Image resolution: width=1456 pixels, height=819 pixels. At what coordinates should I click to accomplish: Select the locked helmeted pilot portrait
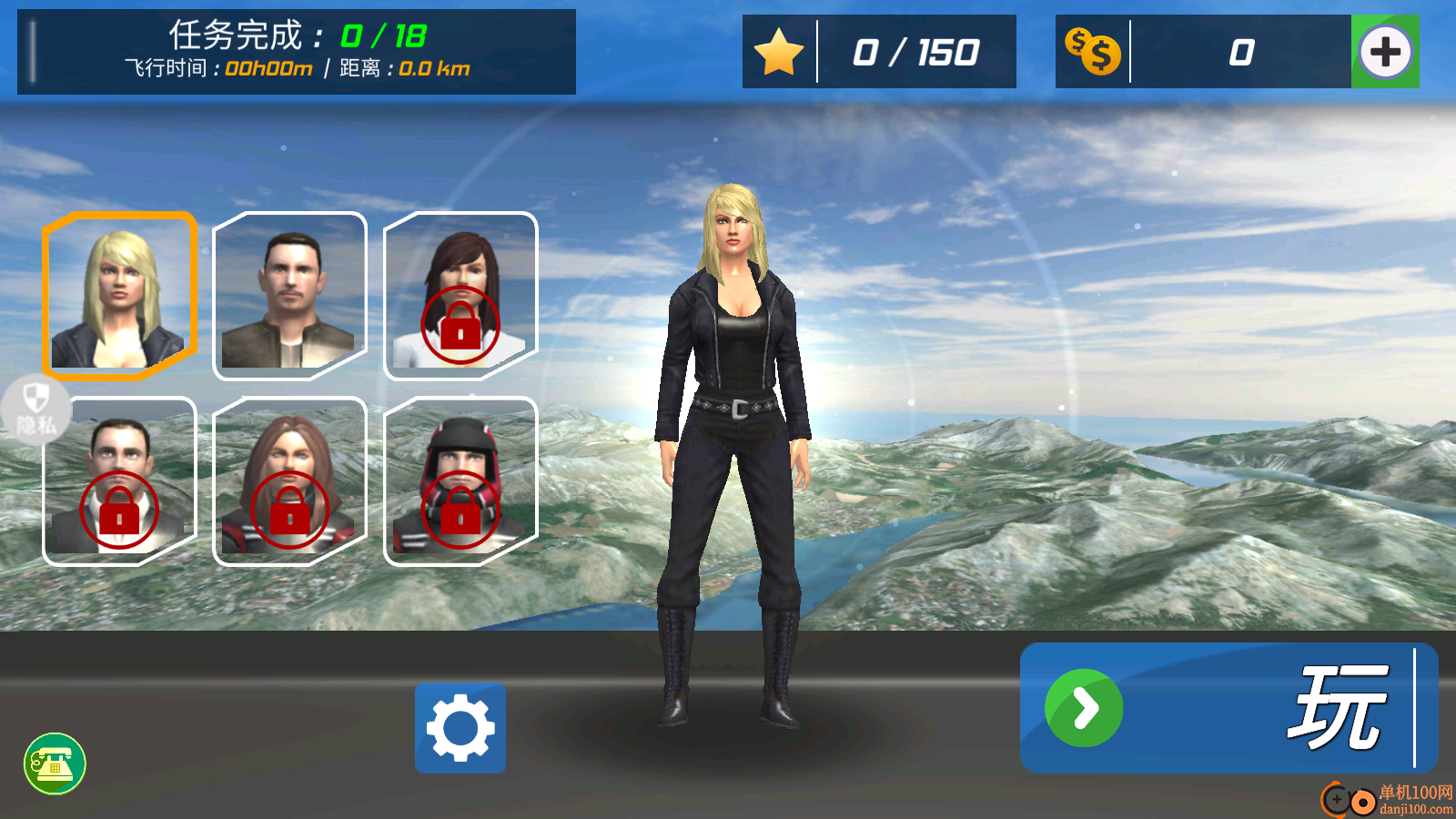(460, 480)
